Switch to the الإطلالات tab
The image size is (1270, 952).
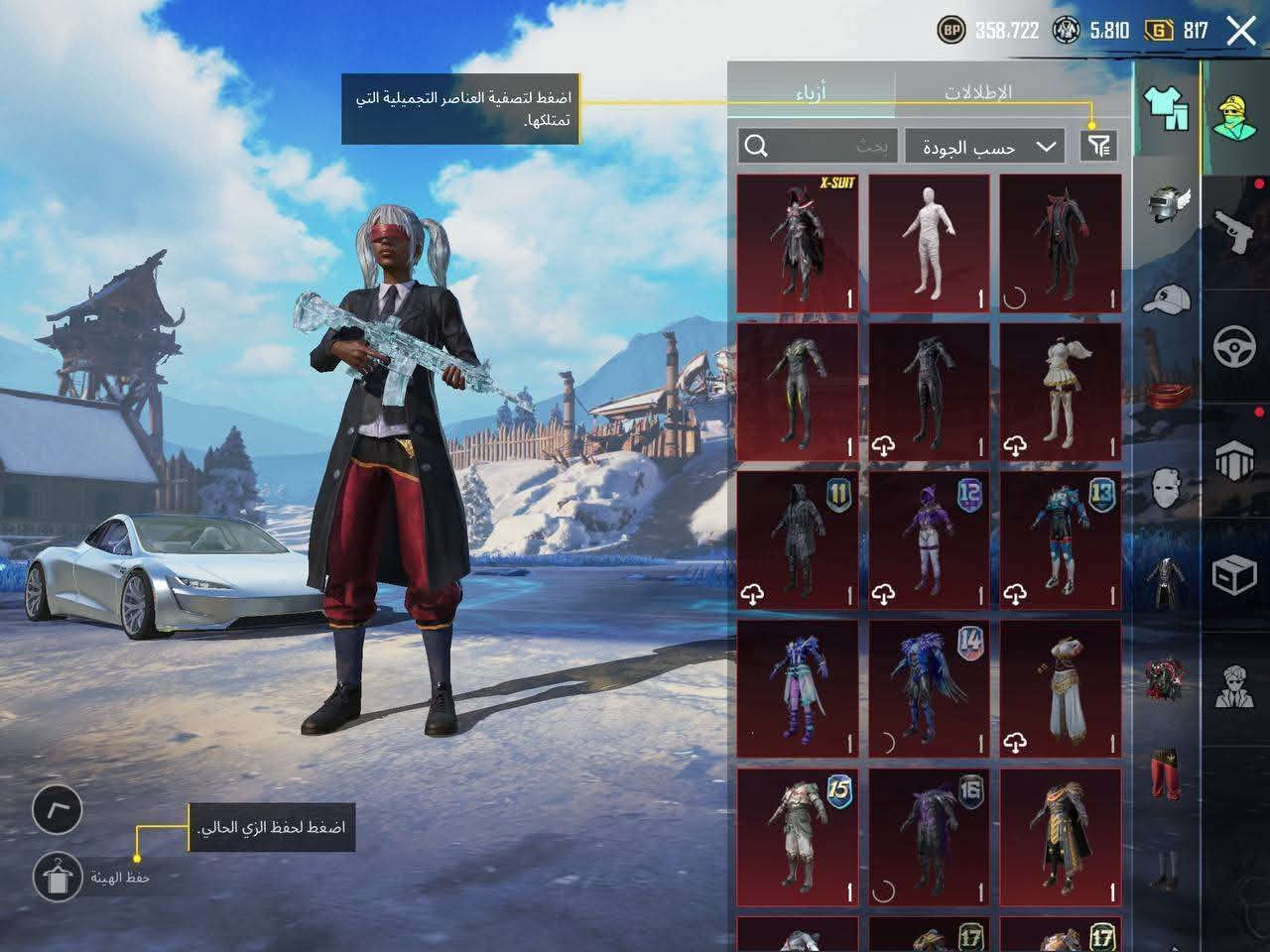tap(977, 93)
